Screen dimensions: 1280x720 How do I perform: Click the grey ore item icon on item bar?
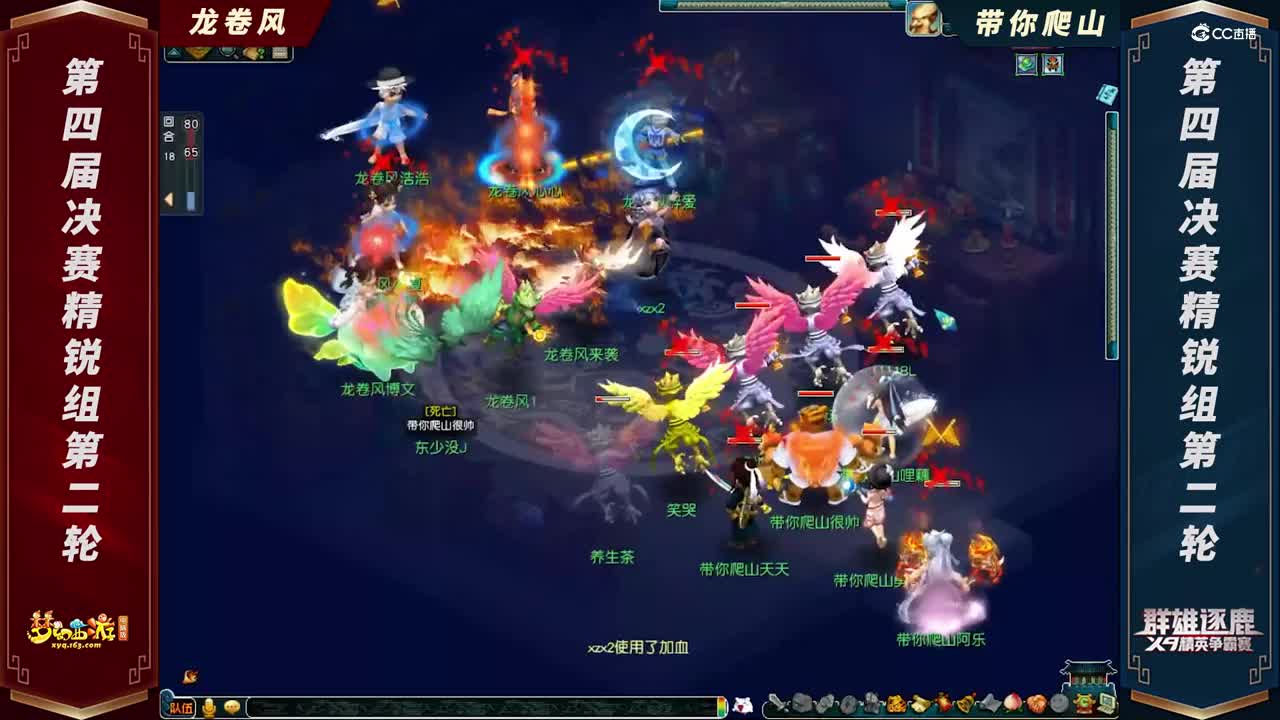click(x=800, y=704)
